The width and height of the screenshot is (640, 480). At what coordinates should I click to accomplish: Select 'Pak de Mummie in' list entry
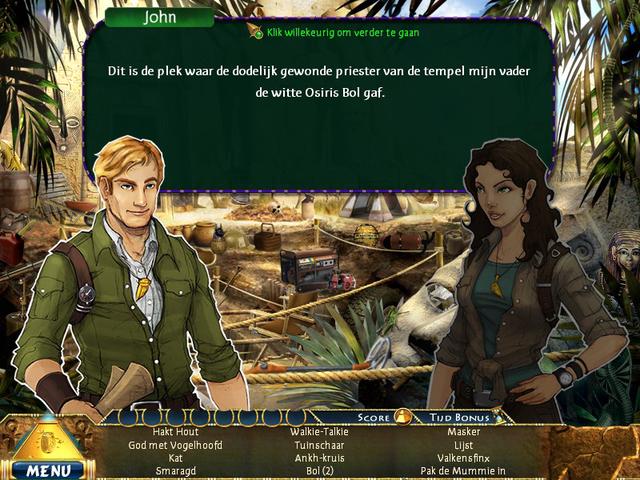(x=465, y=470)
